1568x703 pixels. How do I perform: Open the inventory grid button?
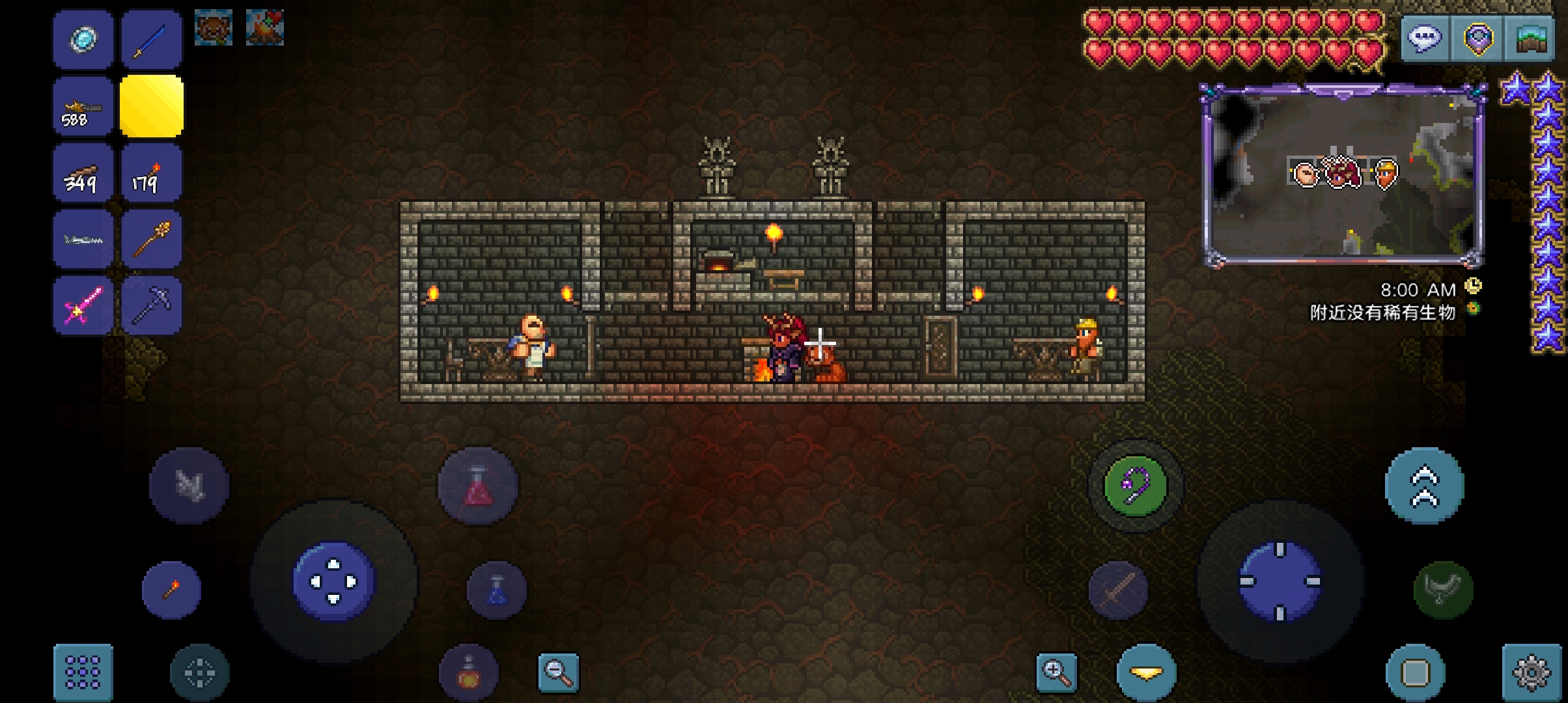[83, 672]
